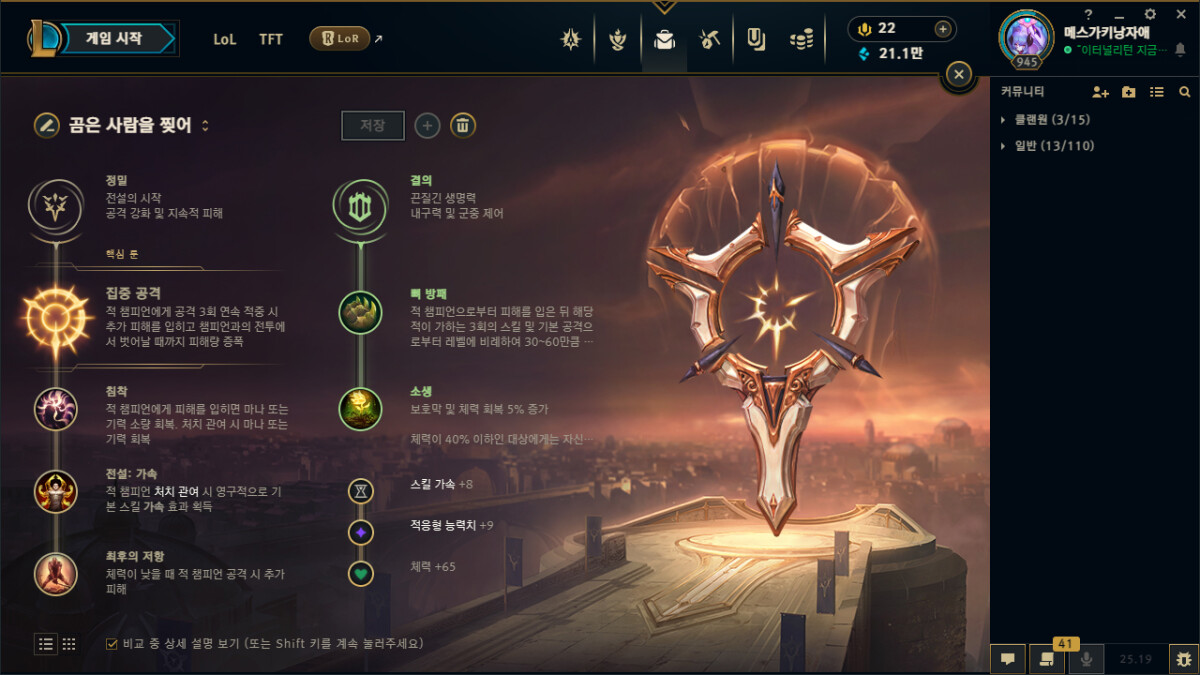The image size is (1200, 675).
Task: Save the rune page with 저장
Action: [373, 126]
